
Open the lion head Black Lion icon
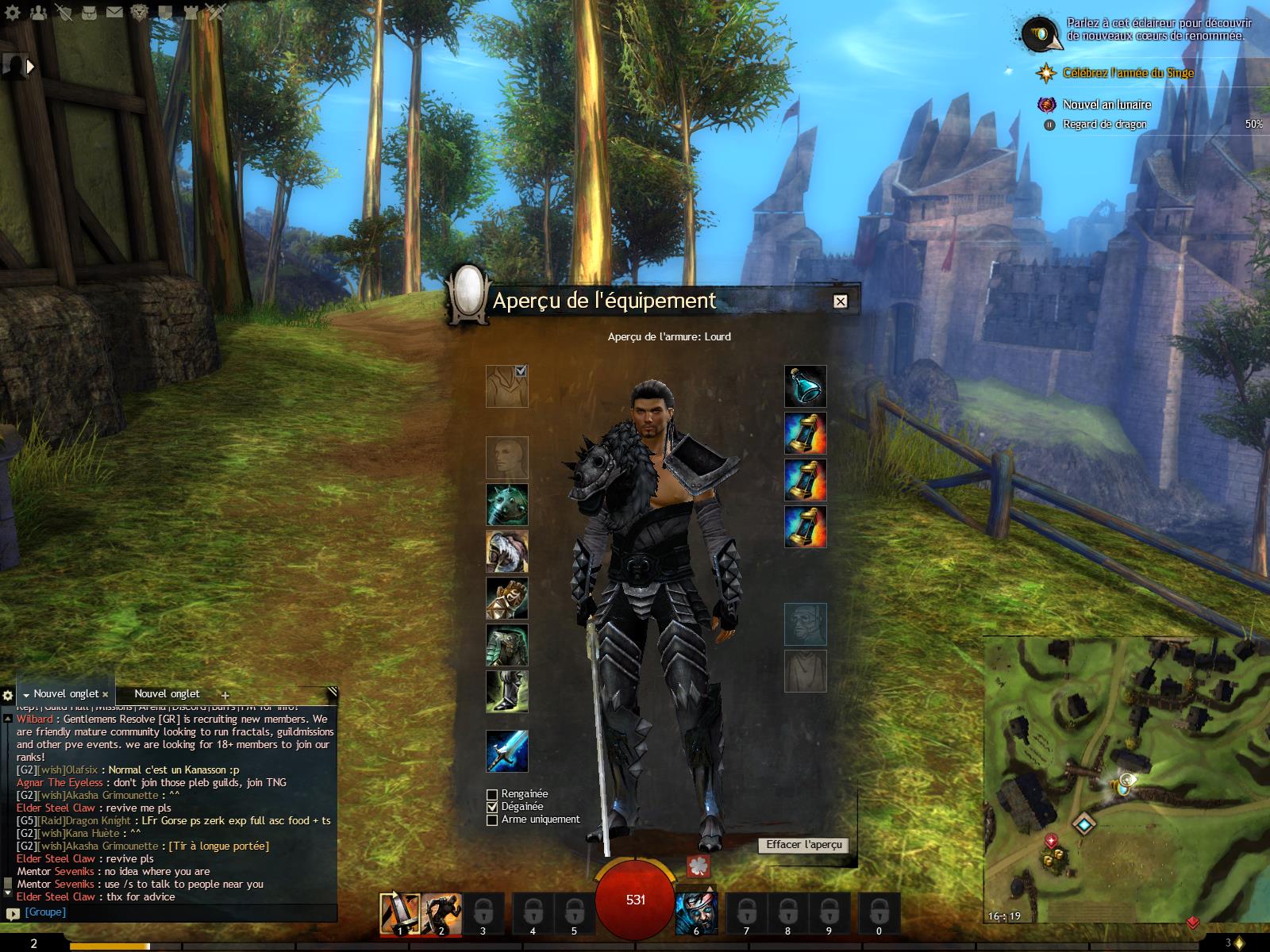140,12
